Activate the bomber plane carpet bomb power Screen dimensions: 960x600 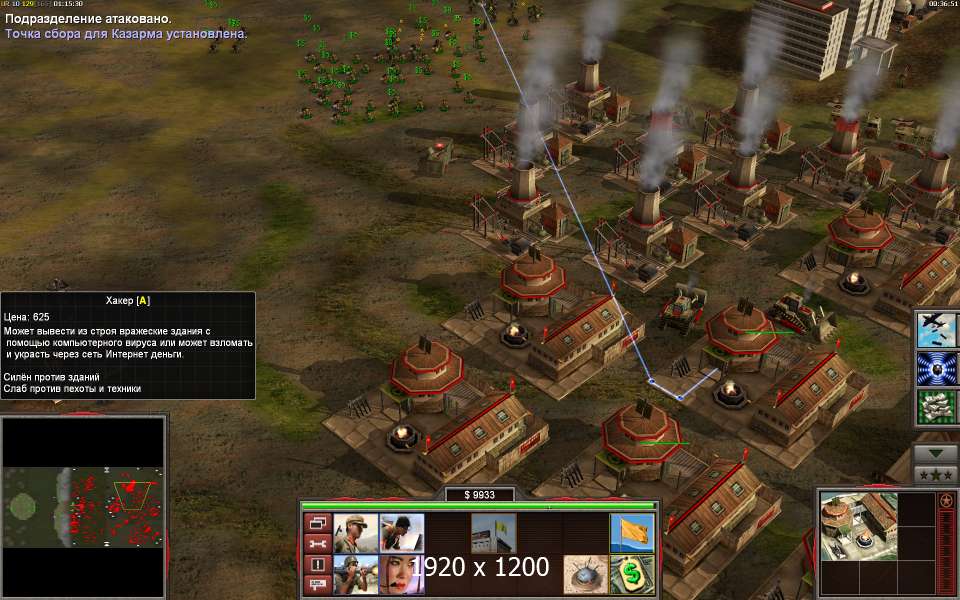(x=937, y=329)
